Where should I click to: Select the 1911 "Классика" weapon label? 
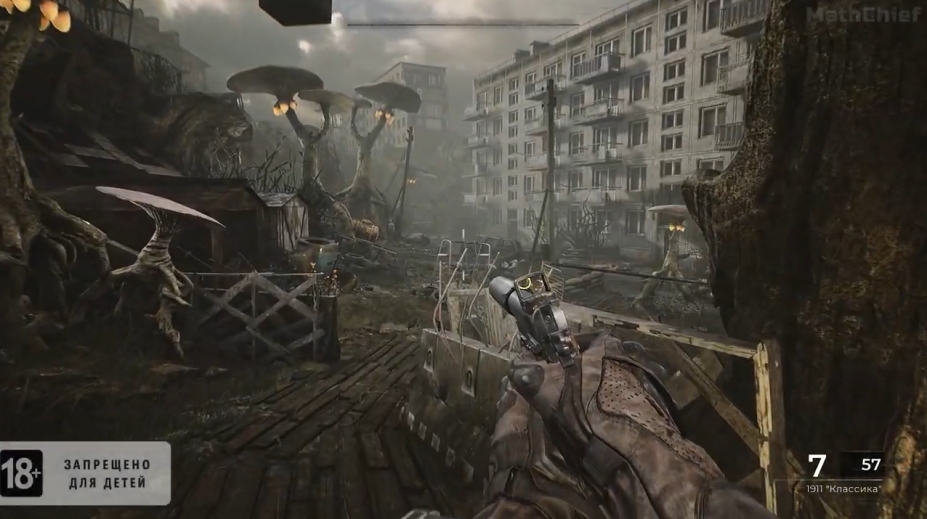click(843, 488)
